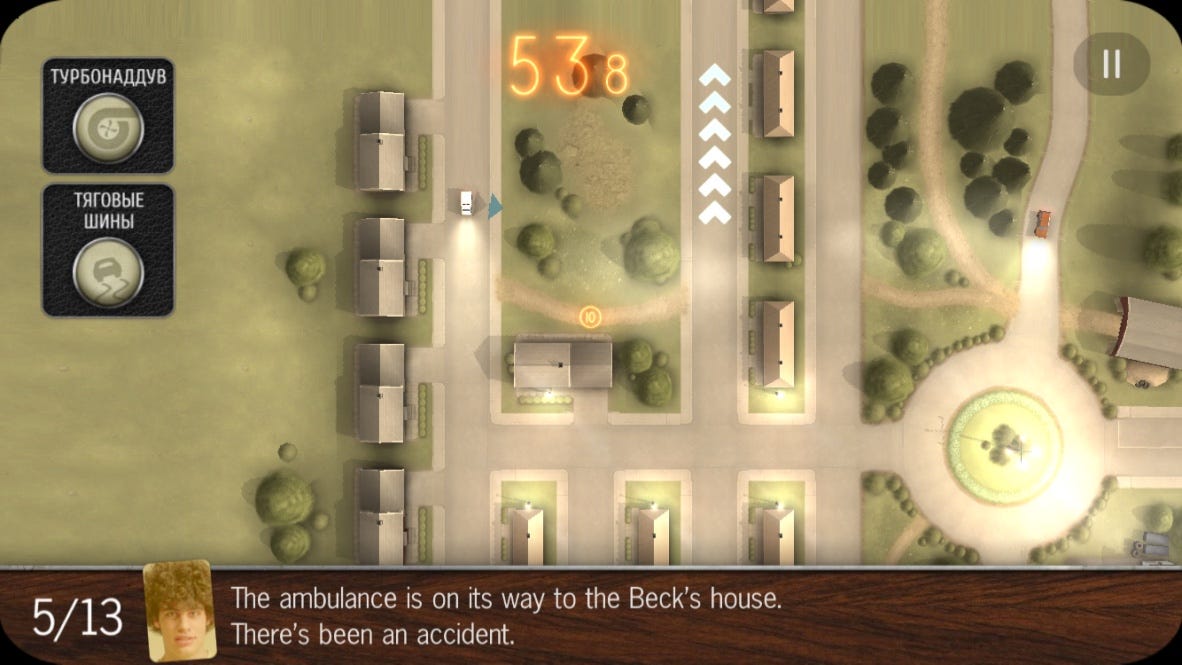This screenshot has width=1182, height=665.
Task: Activate the Турбонаддув turbo boost
Action: pos(108,127)
